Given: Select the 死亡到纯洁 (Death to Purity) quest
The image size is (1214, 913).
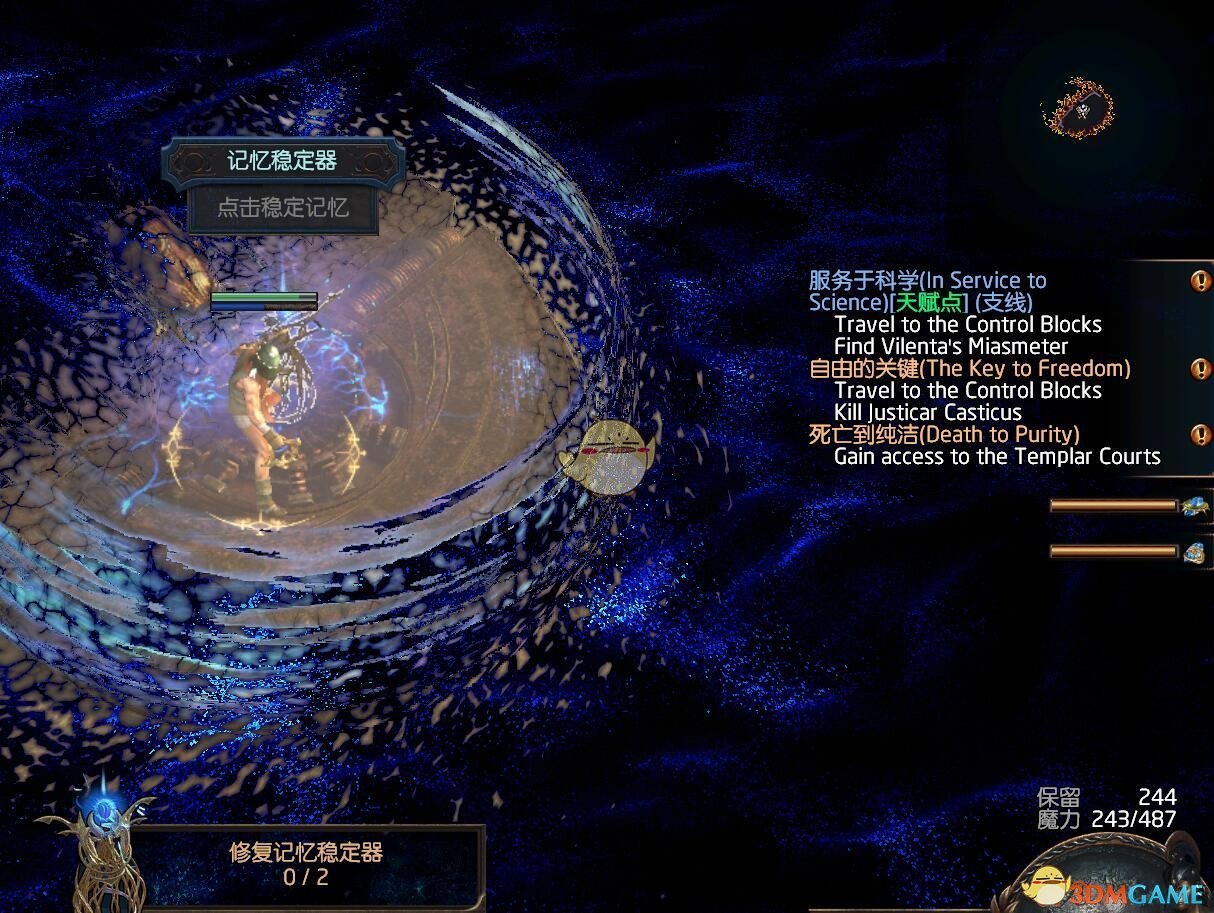Looking at the screenshot, I should coord(943,435).
